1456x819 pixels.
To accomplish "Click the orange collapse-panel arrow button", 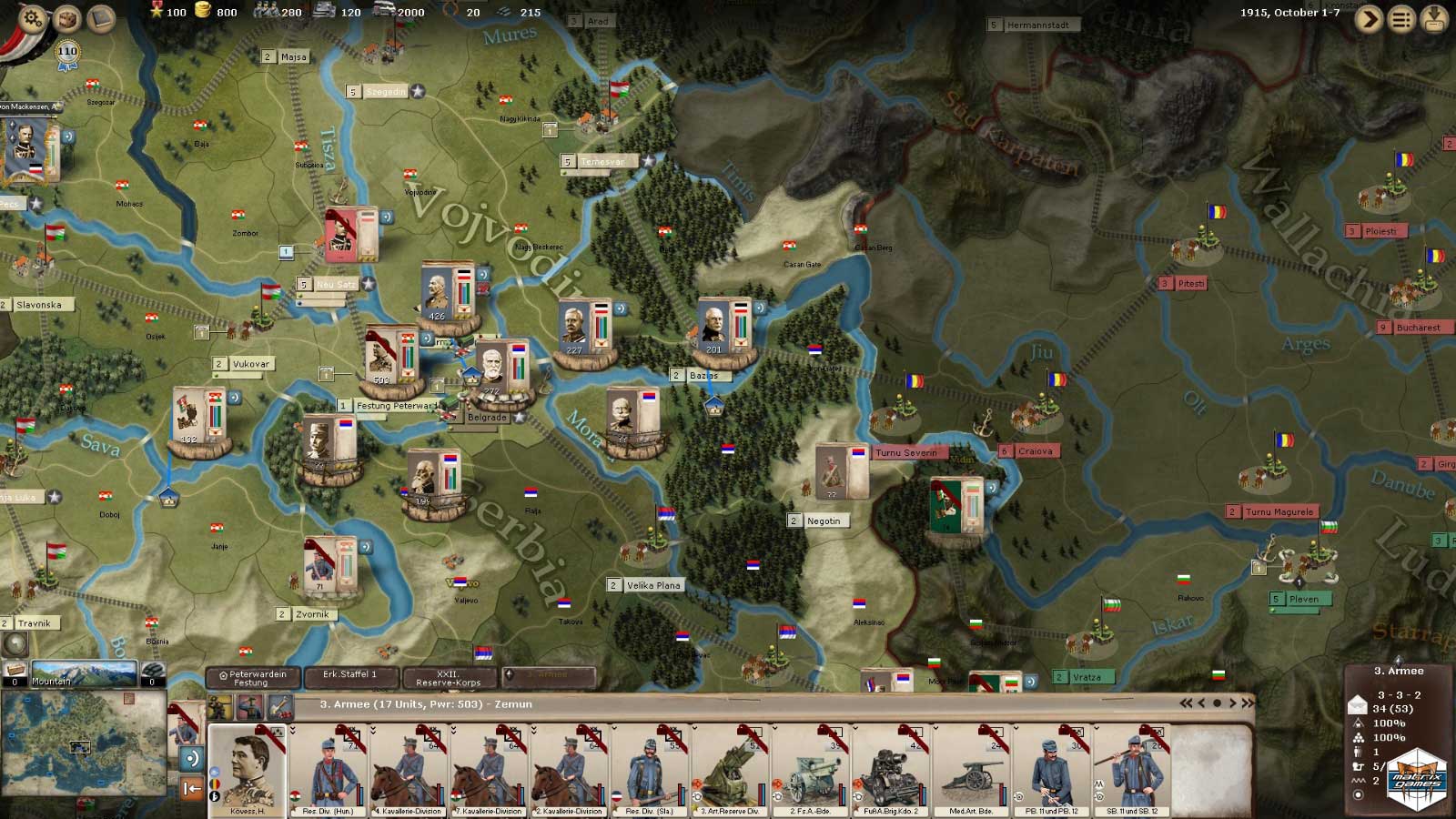I will pos(192,788).
